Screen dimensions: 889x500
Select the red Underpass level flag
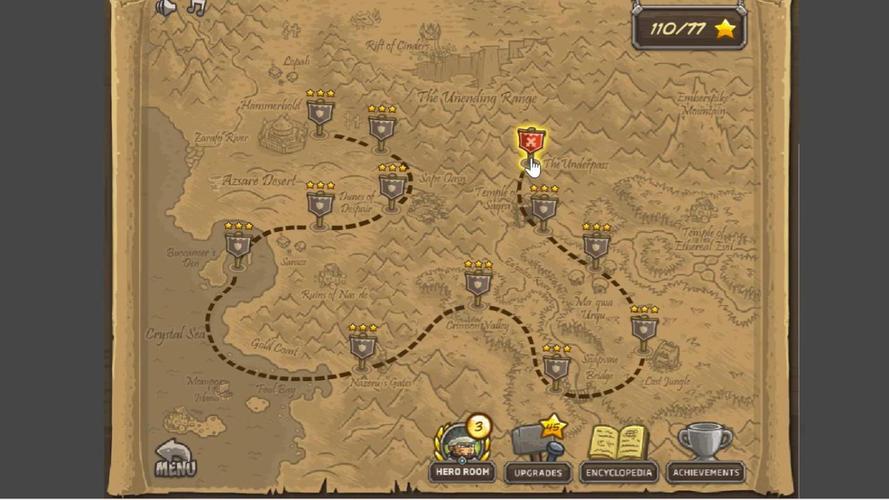(x=530, y=145)
